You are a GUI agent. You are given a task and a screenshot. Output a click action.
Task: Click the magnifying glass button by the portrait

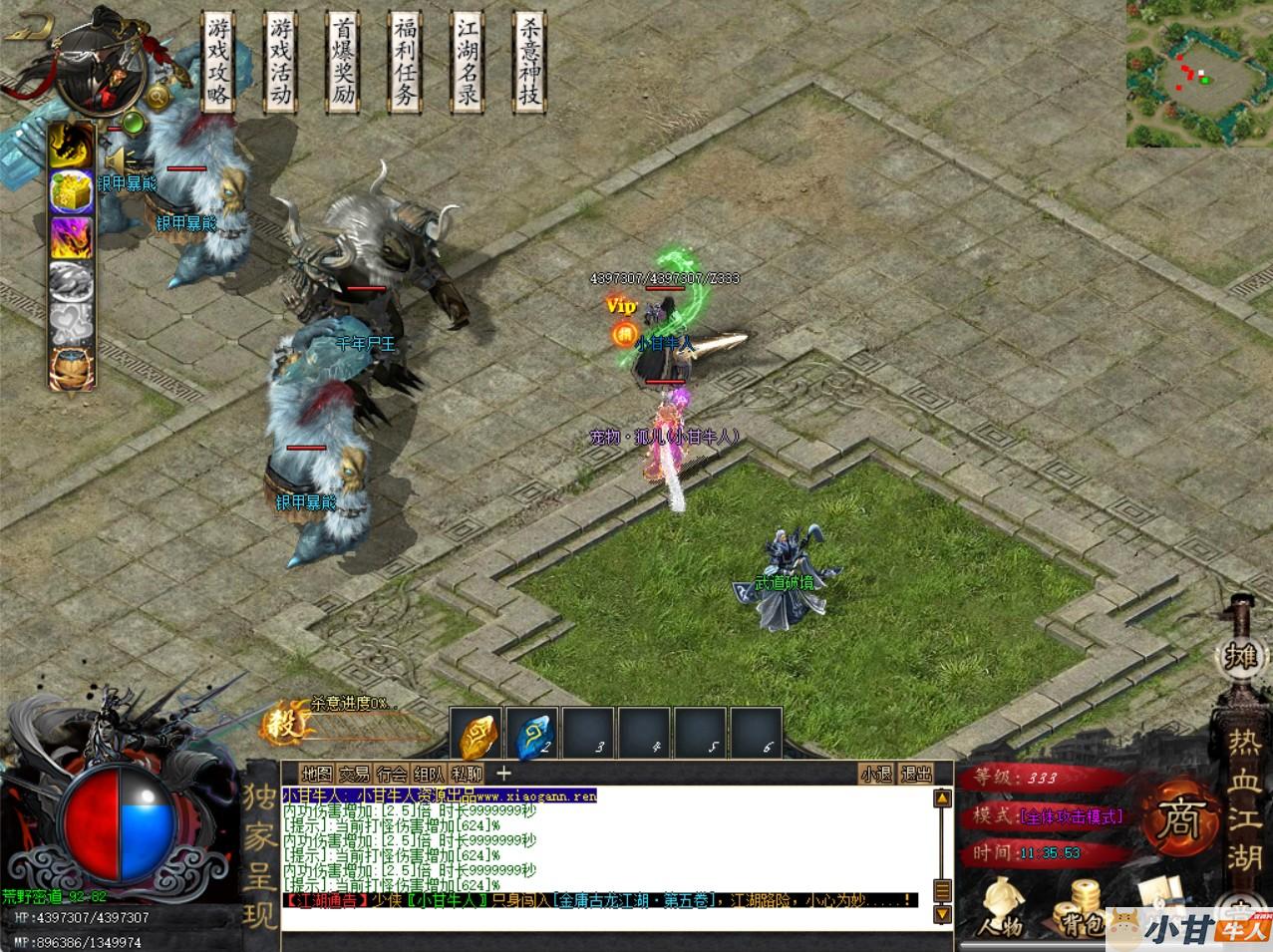tap(158, 97)
